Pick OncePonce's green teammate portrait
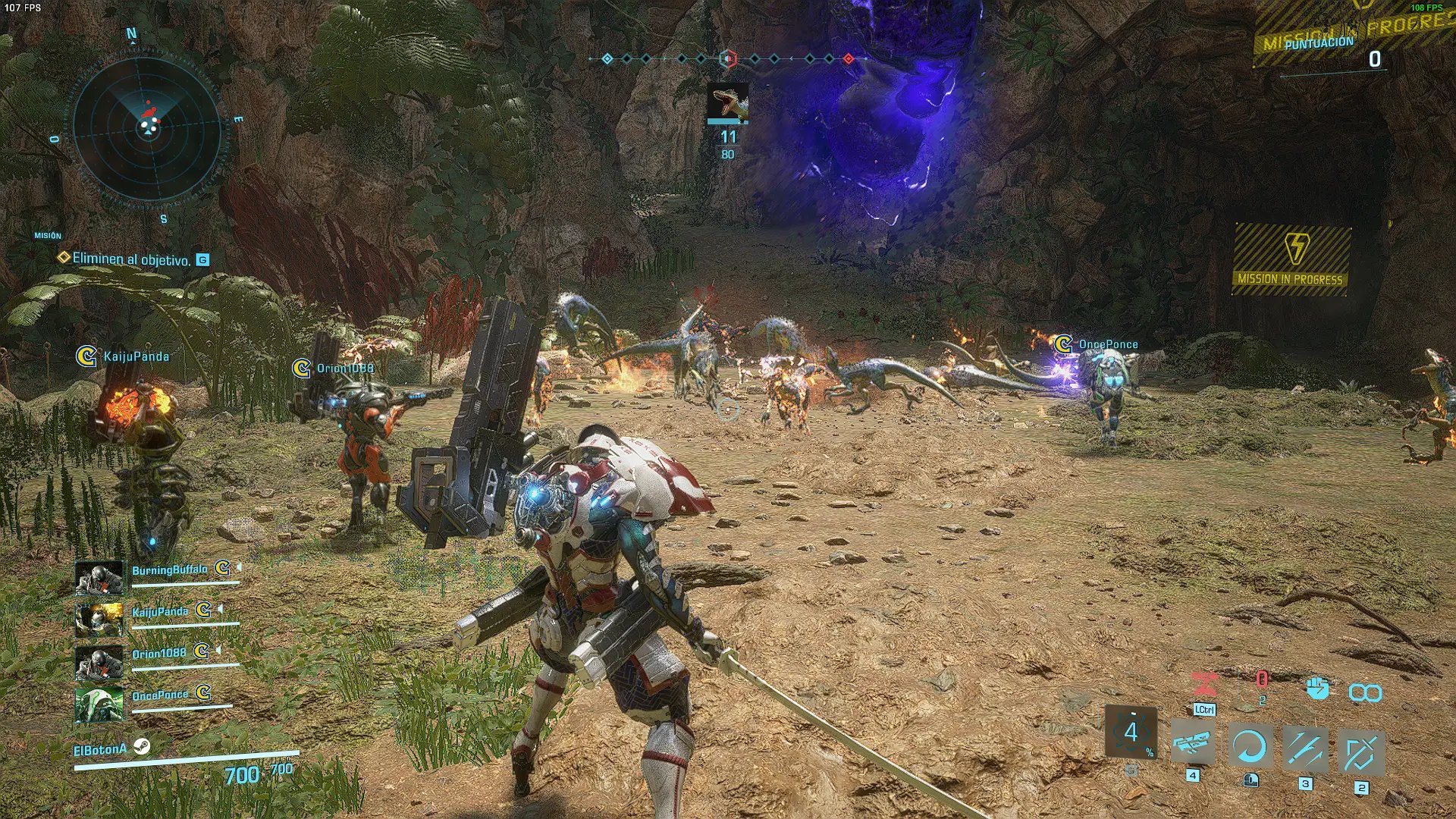This screenshot has width=1456, height=819. [x=99, y=704]
